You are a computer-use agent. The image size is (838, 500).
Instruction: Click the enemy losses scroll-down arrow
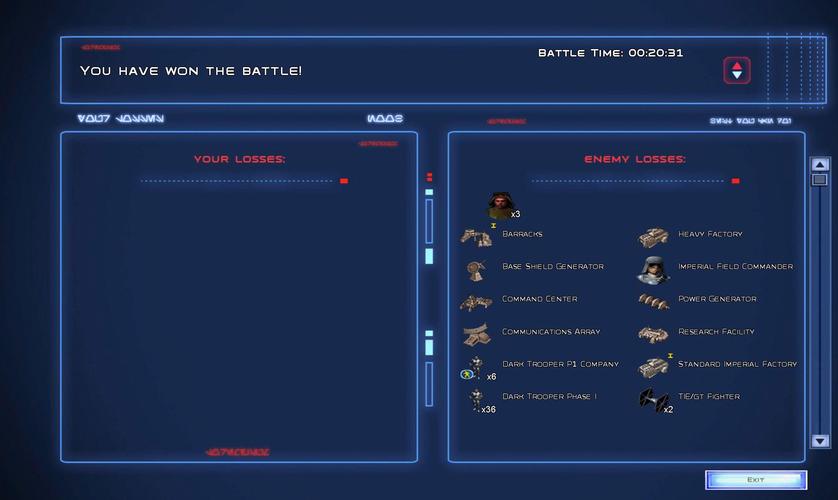point(820,440)
